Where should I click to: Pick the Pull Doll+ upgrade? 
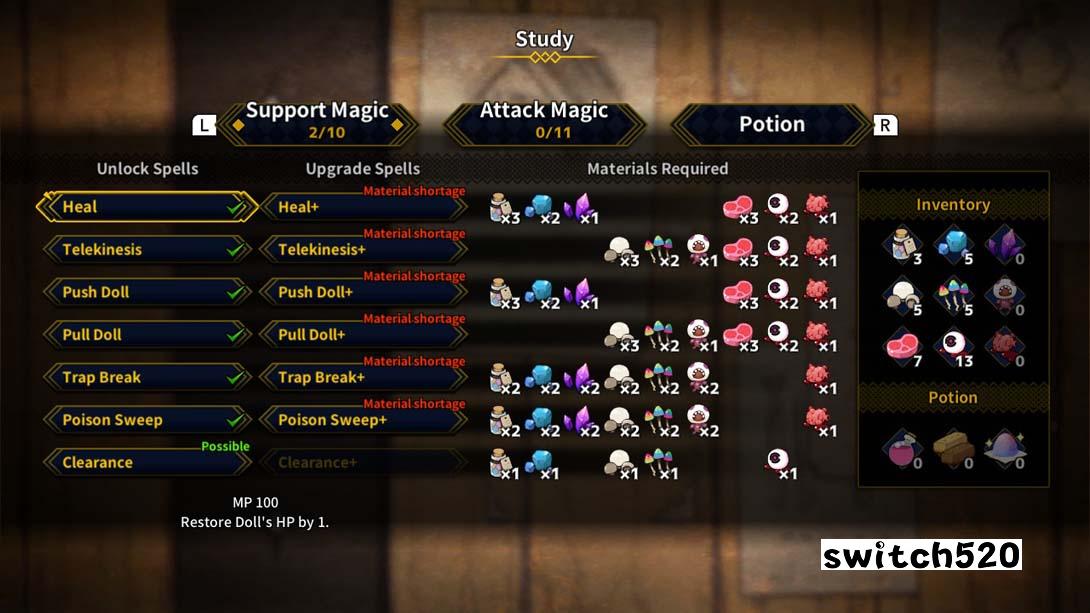363,335
